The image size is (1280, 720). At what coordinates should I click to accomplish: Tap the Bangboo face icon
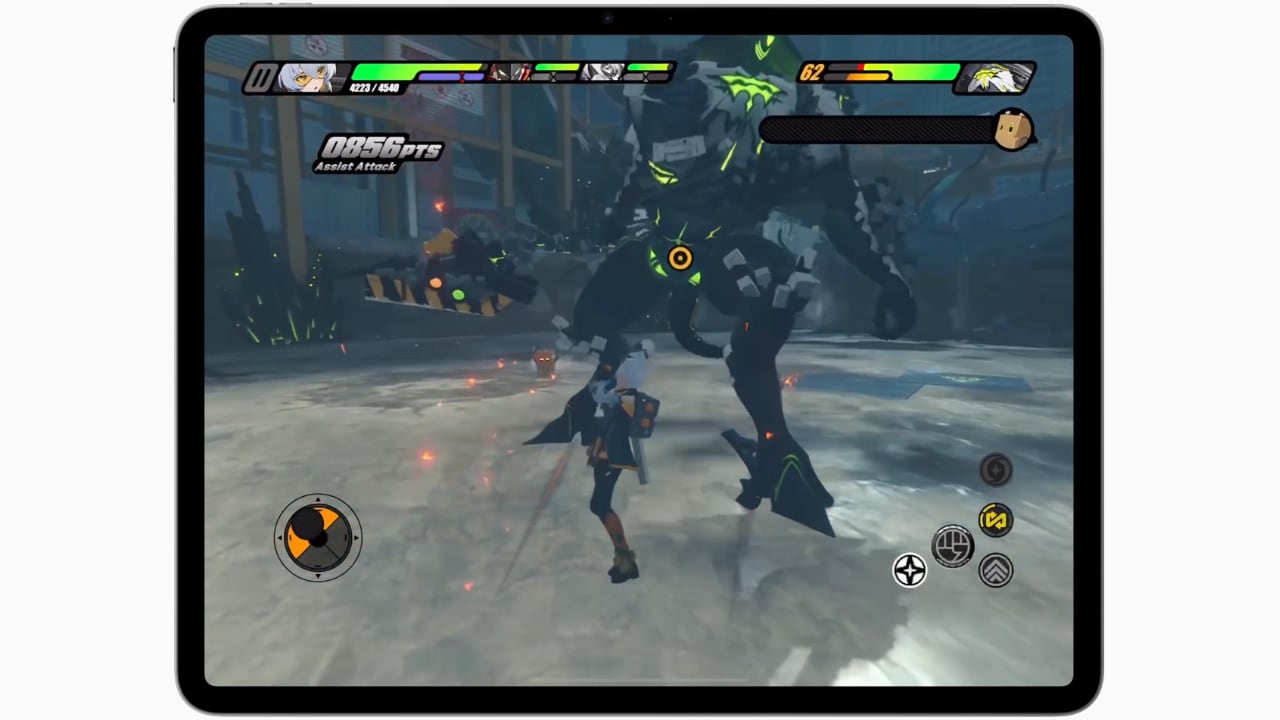pos(1012,130)
